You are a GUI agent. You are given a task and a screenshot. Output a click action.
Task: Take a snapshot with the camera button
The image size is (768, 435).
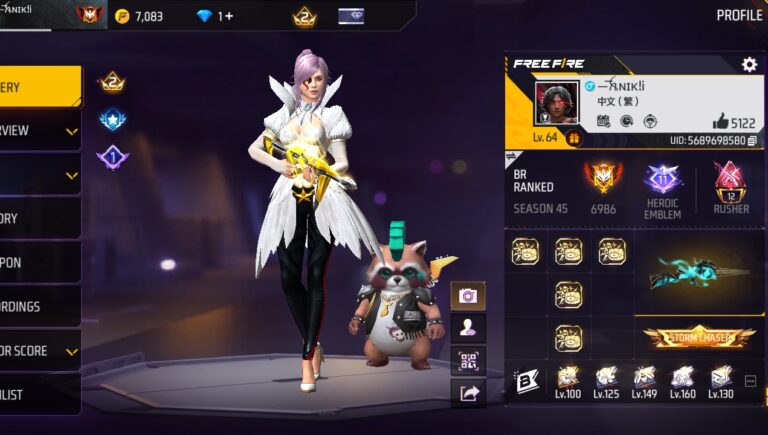pyautogui.click(x=467, y=295)
